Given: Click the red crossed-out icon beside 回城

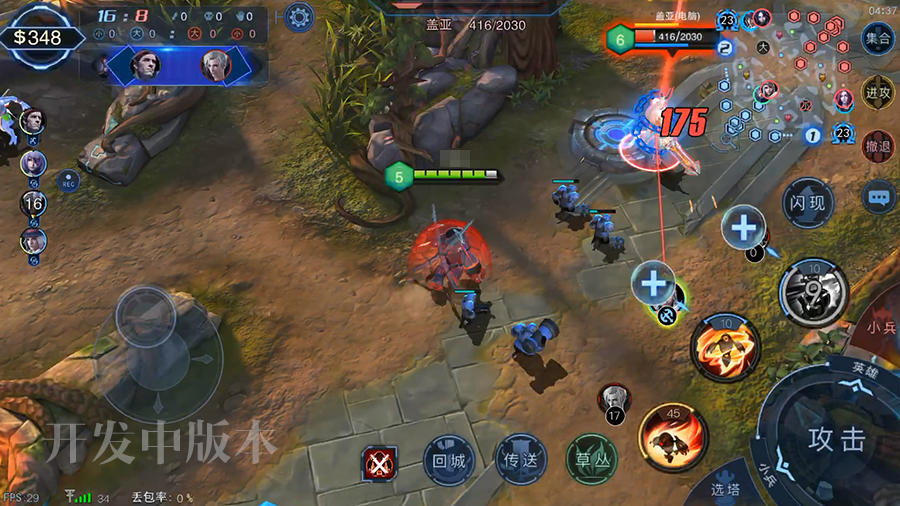Looking at the screenshot, I should pos(379,462).
